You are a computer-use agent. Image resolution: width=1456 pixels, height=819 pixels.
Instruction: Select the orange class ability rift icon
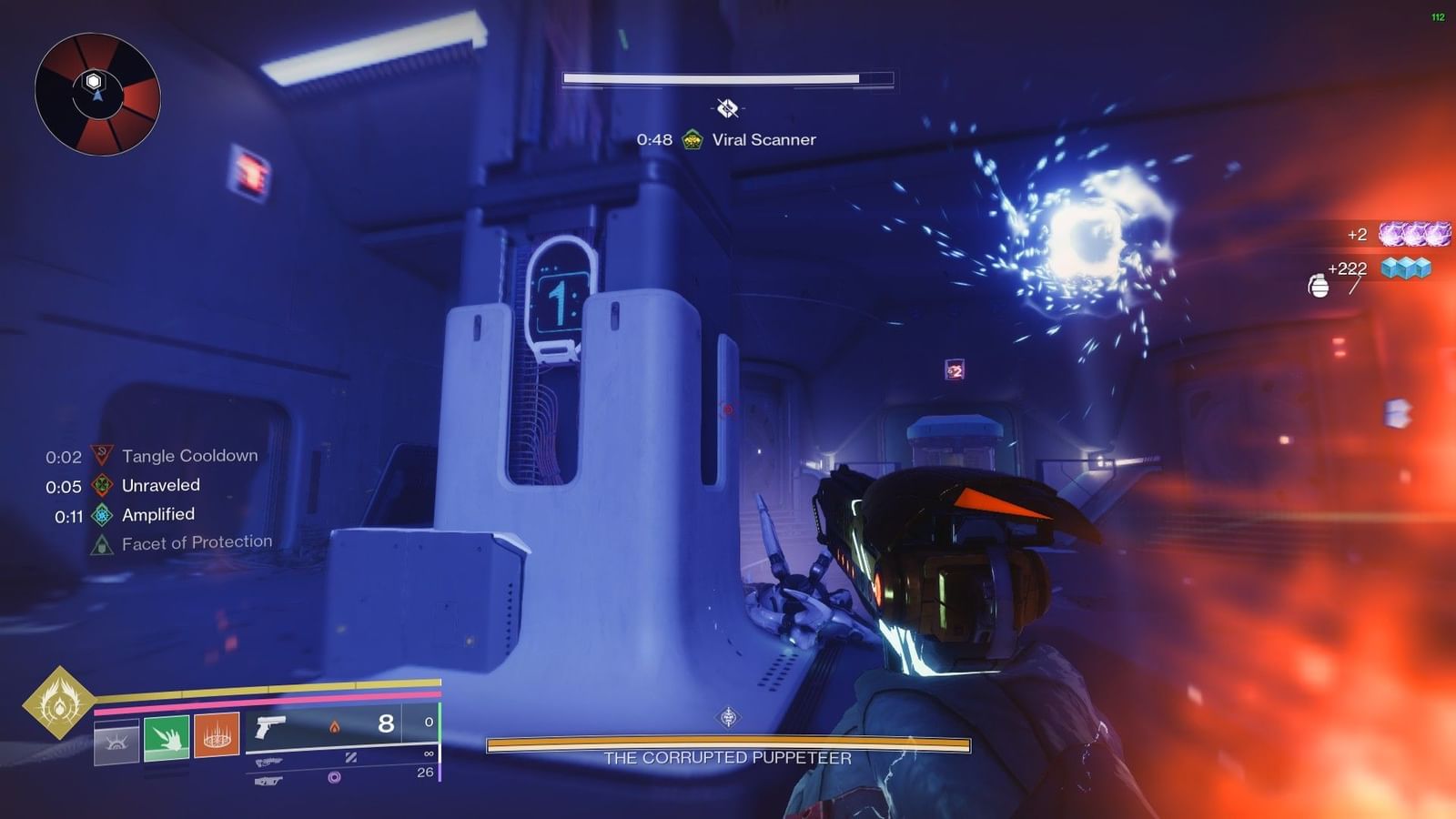217,737
